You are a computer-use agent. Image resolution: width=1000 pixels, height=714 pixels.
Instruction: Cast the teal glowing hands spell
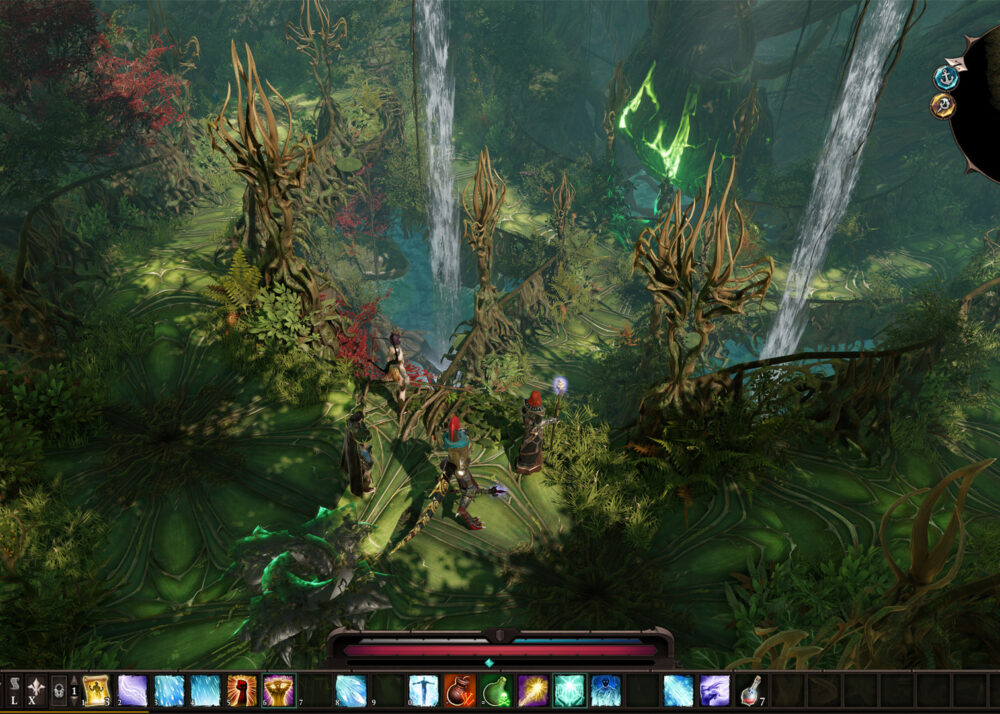pyautogui.click(x=569, y=690)
